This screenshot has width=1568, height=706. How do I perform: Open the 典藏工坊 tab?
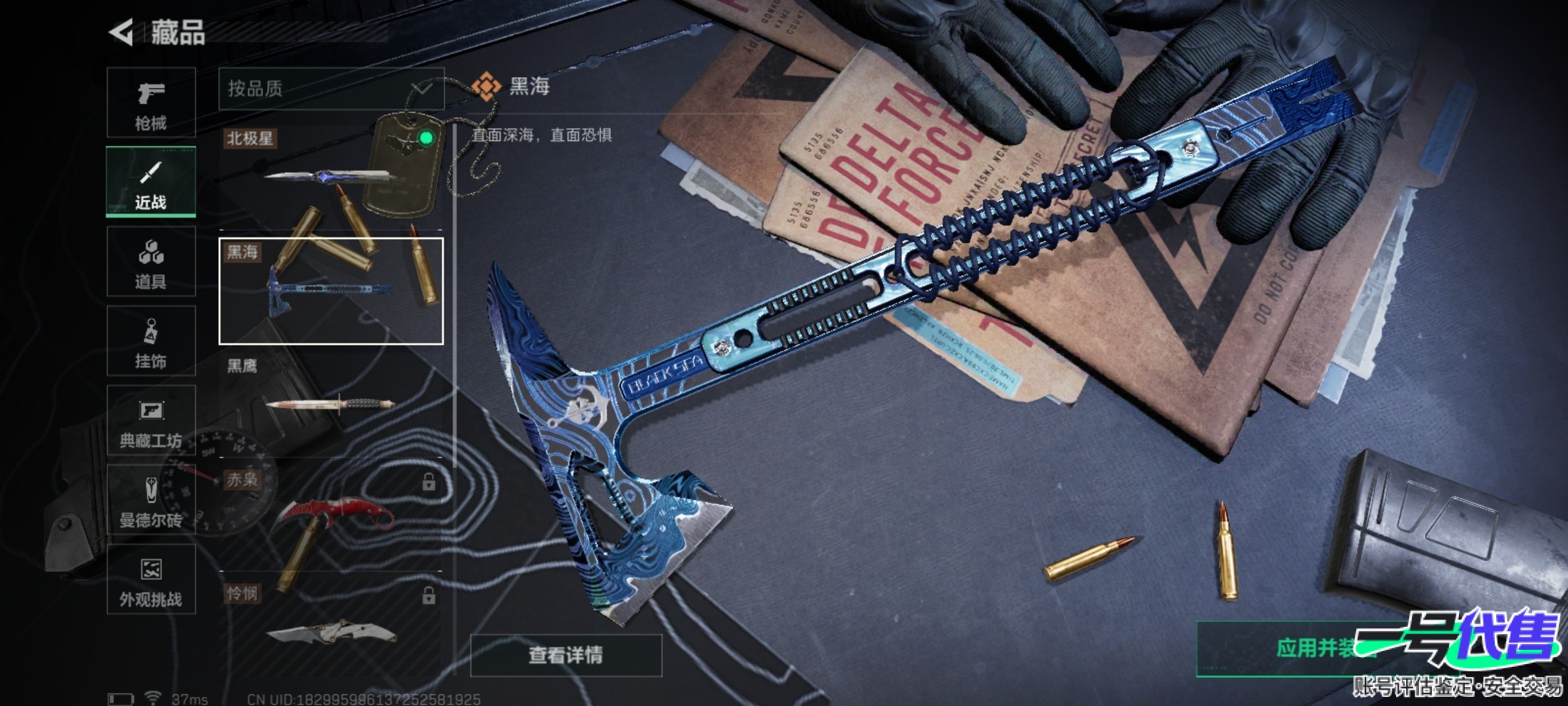tap(151, 421)
